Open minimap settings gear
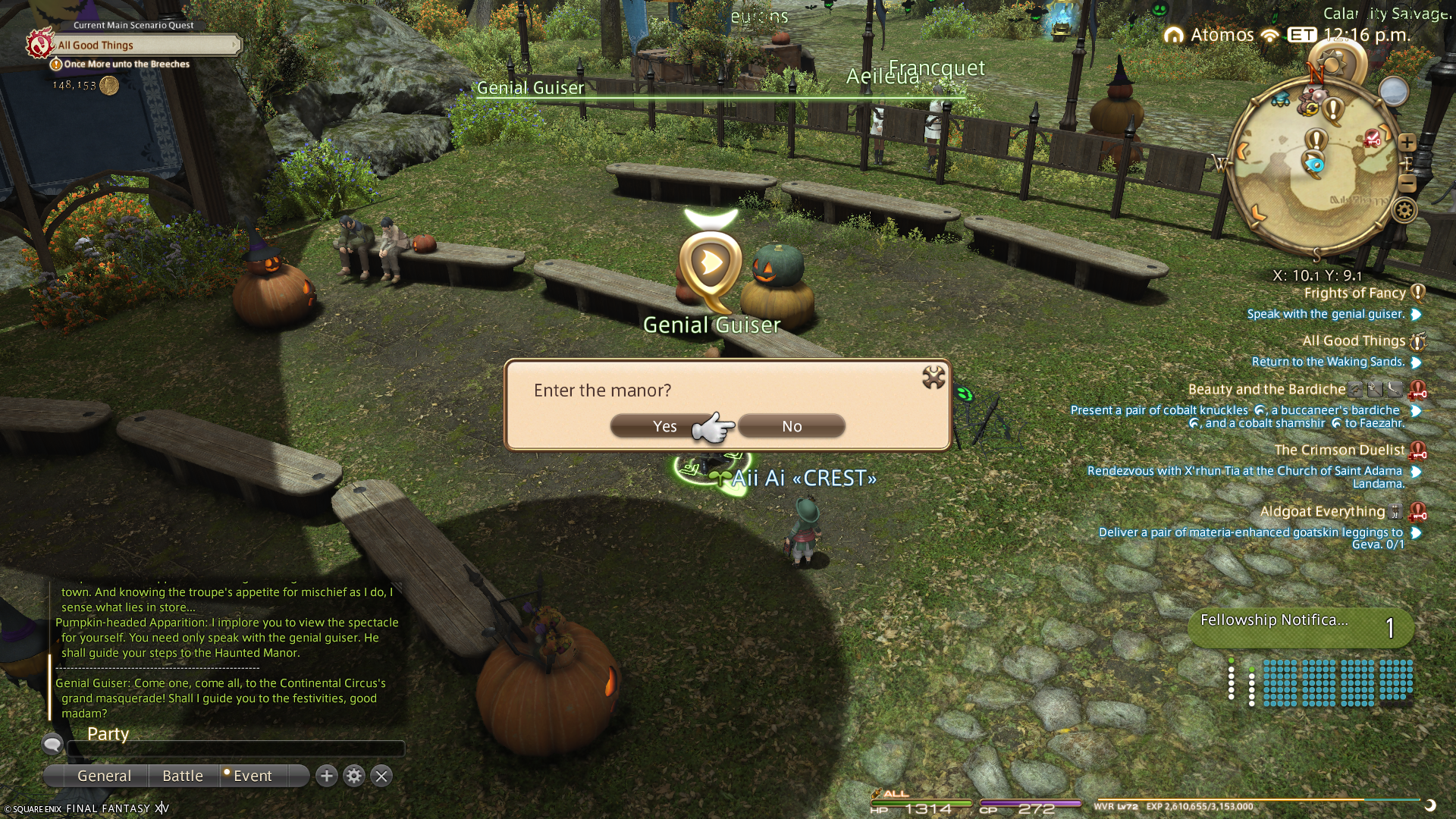Image resolution: width=1456 pixels, height=819 pixels. click(1404, 210)
